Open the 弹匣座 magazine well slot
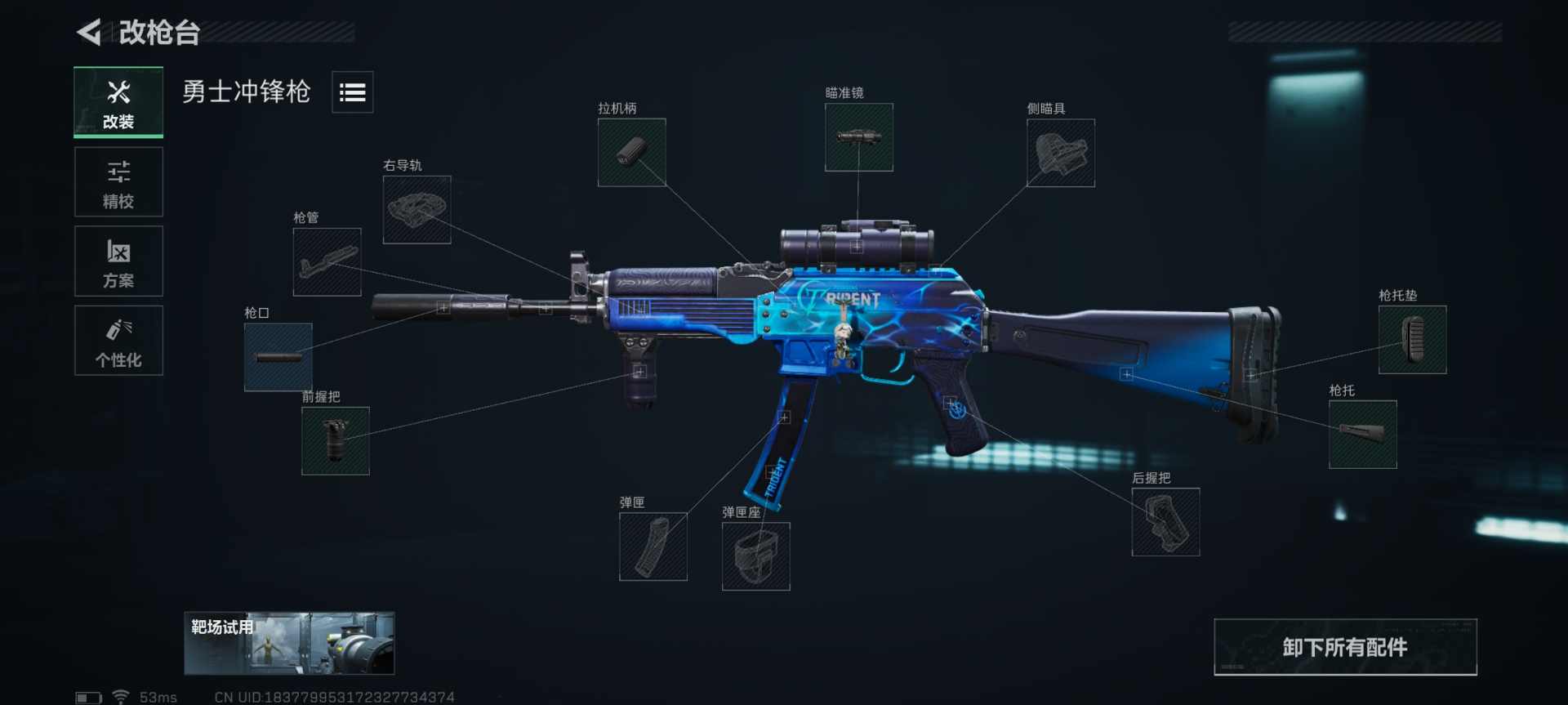Screen dimensions: 1568x705 pos(755,556)
